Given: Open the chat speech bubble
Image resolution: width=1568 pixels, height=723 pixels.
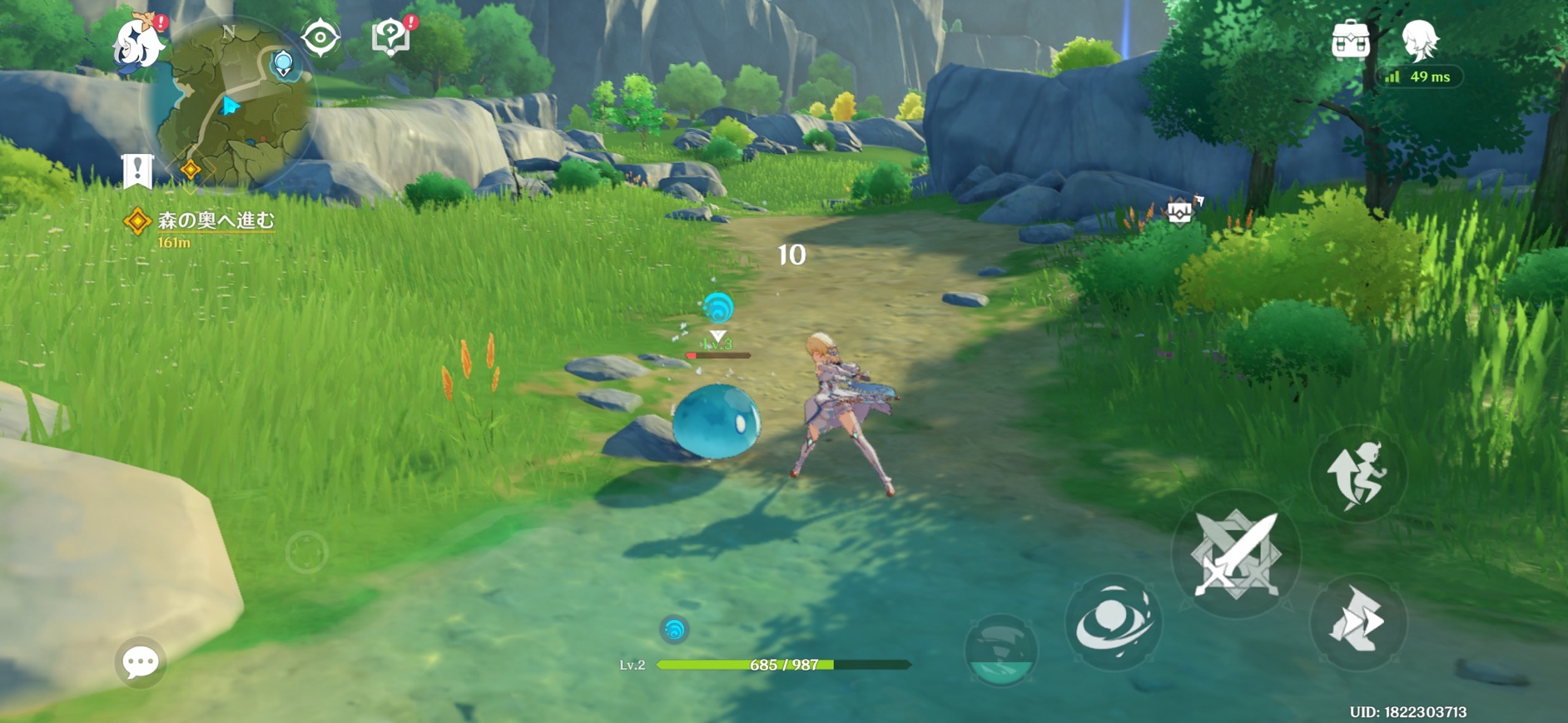Looking at the screenshot, I should point(140,662).
